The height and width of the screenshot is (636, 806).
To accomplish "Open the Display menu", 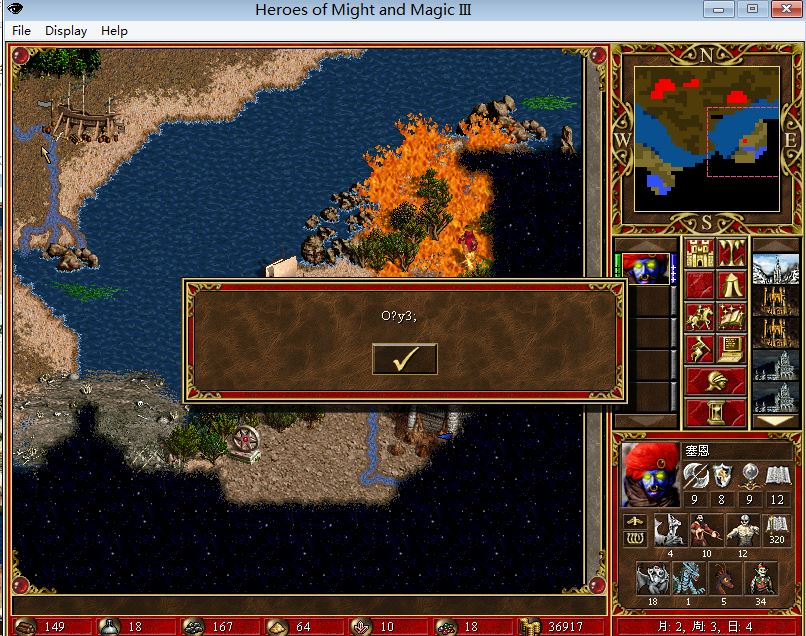I will 66,31.
